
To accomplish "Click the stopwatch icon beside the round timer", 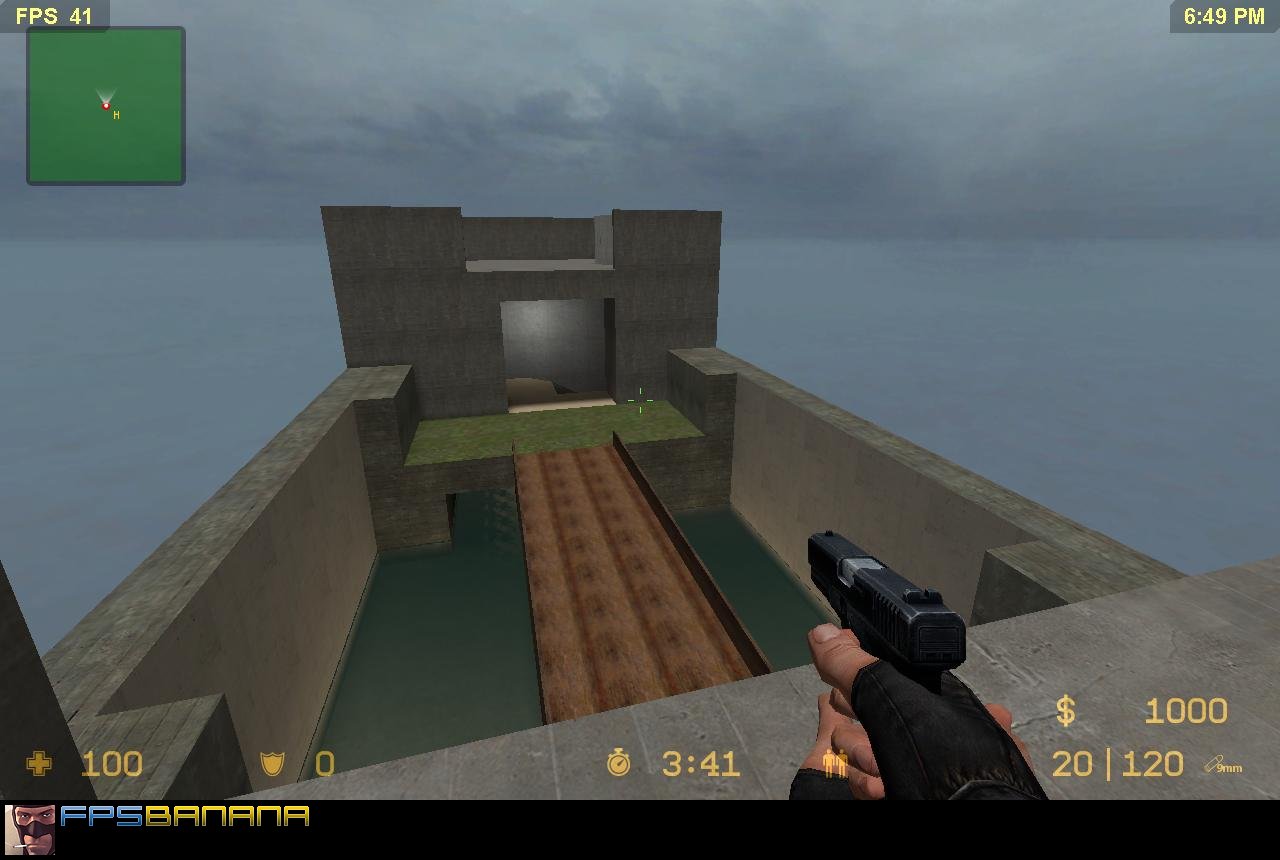I will (620, 763).
